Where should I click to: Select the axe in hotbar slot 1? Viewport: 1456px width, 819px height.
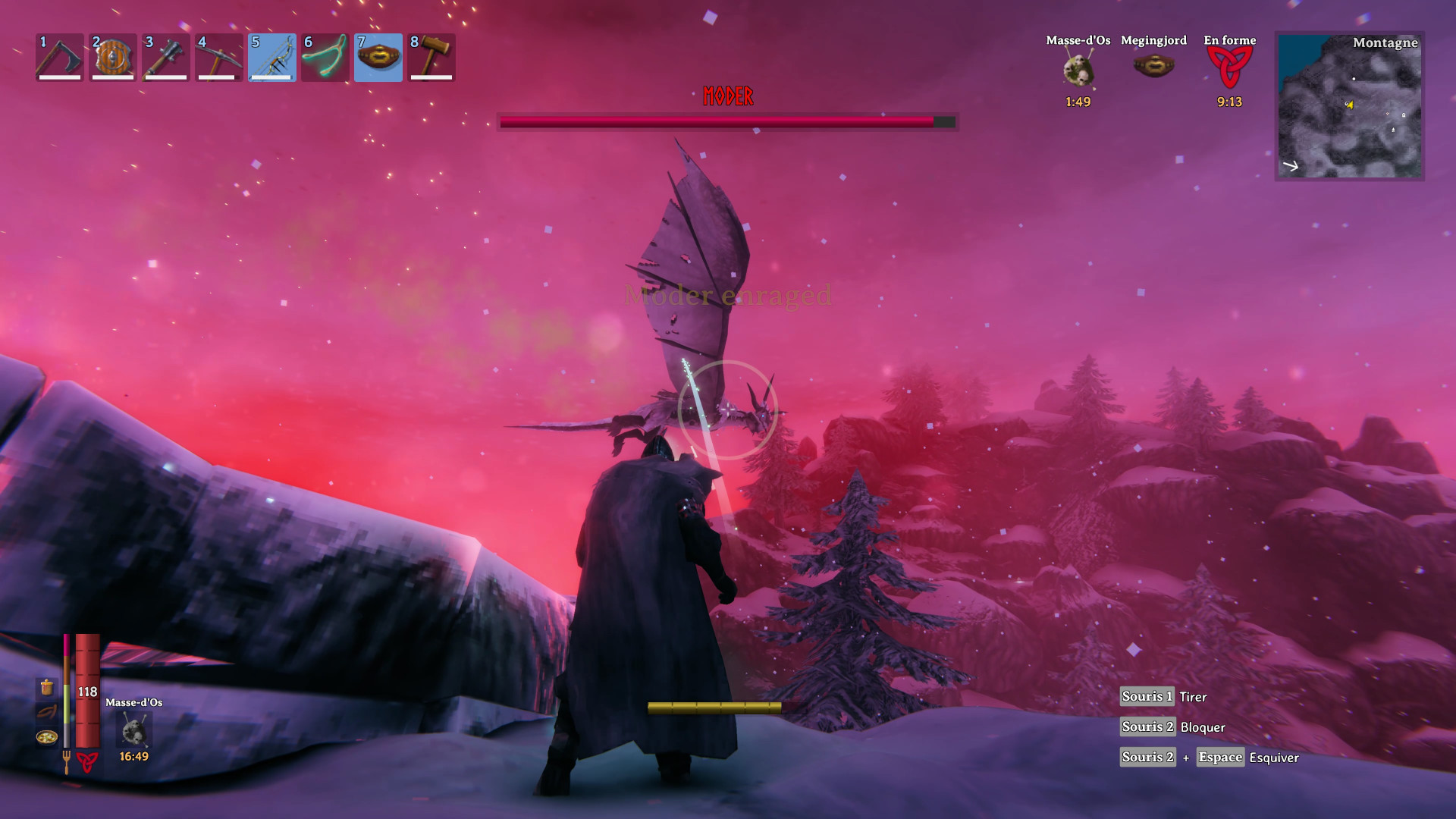(x=59, y=57)
